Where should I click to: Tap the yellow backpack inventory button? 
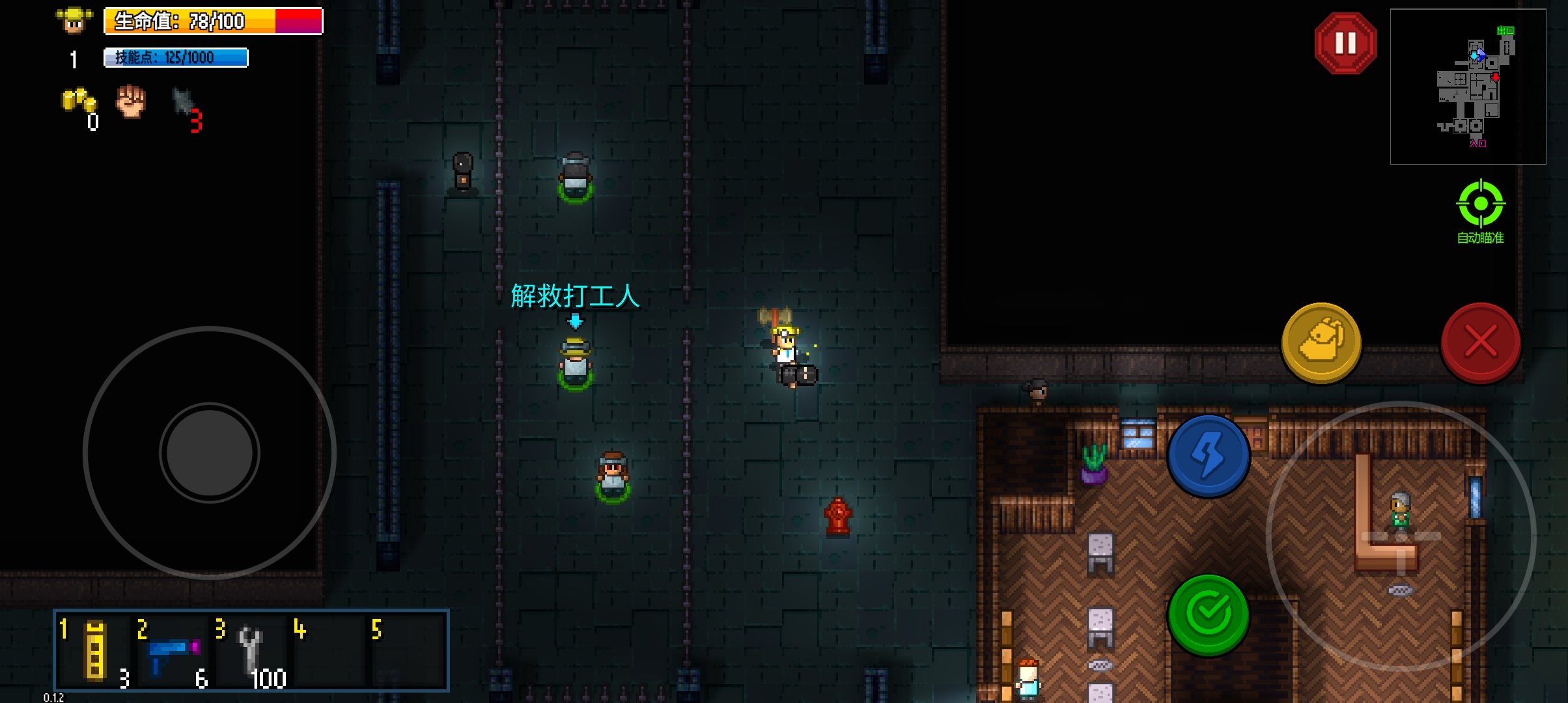(1321, 342)
